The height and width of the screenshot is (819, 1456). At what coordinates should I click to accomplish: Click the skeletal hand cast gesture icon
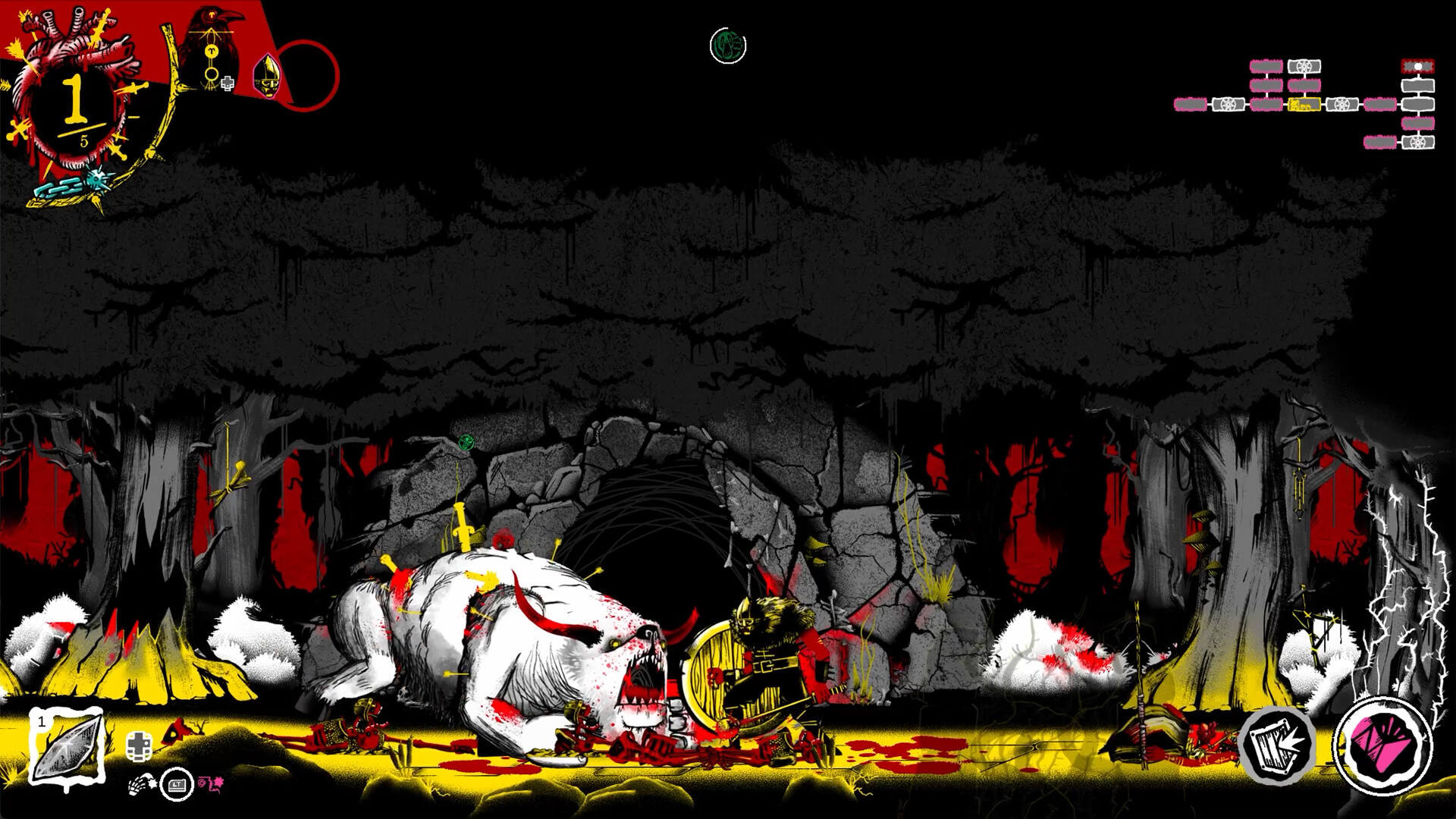[141, 783]
